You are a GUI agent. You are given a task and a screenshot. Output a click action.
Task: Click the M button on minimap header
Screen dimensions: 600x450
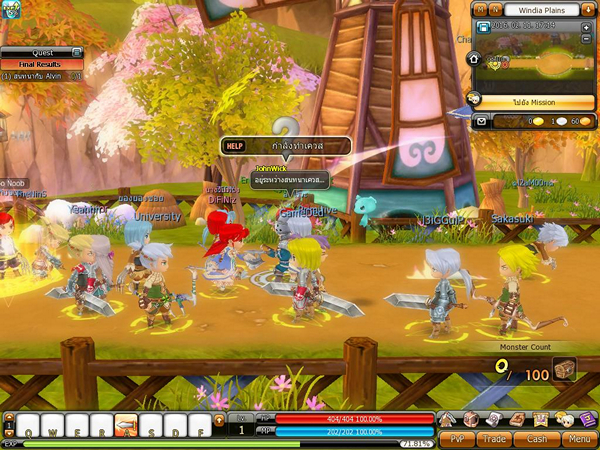click(479, 9)
